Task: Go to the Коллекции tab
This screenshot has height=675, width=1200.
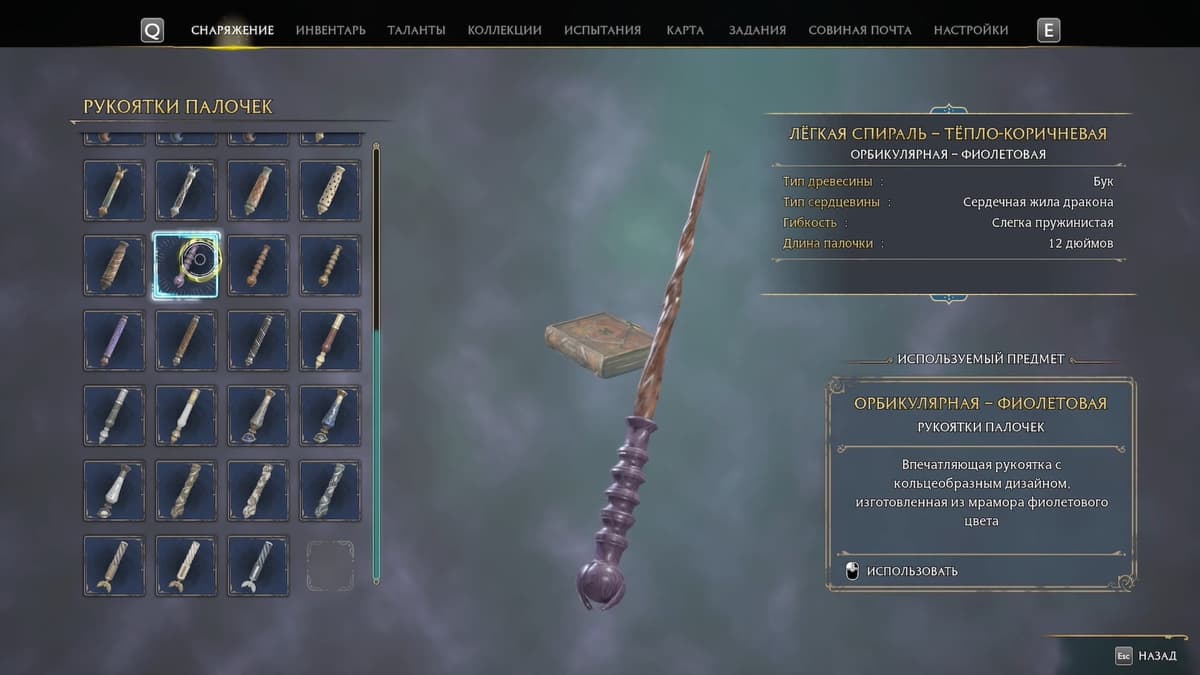Action: pyautogui.click(x=504, y=30)
